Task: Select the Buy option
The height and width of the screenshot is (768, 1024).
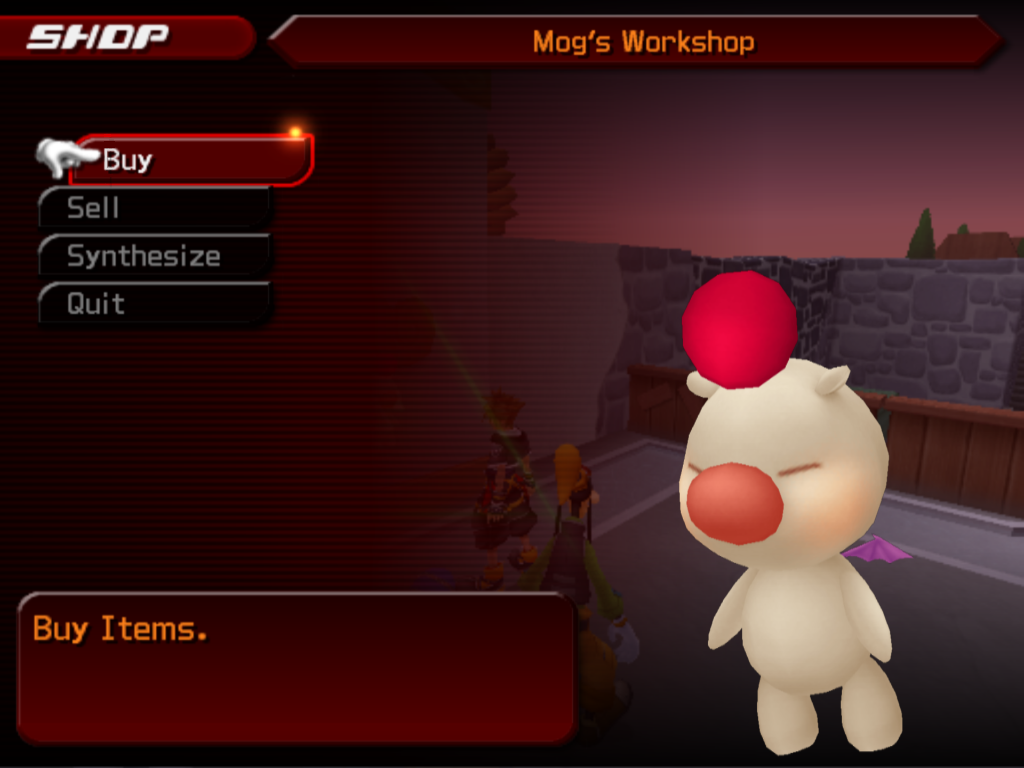Action: [x=190, y=160]
